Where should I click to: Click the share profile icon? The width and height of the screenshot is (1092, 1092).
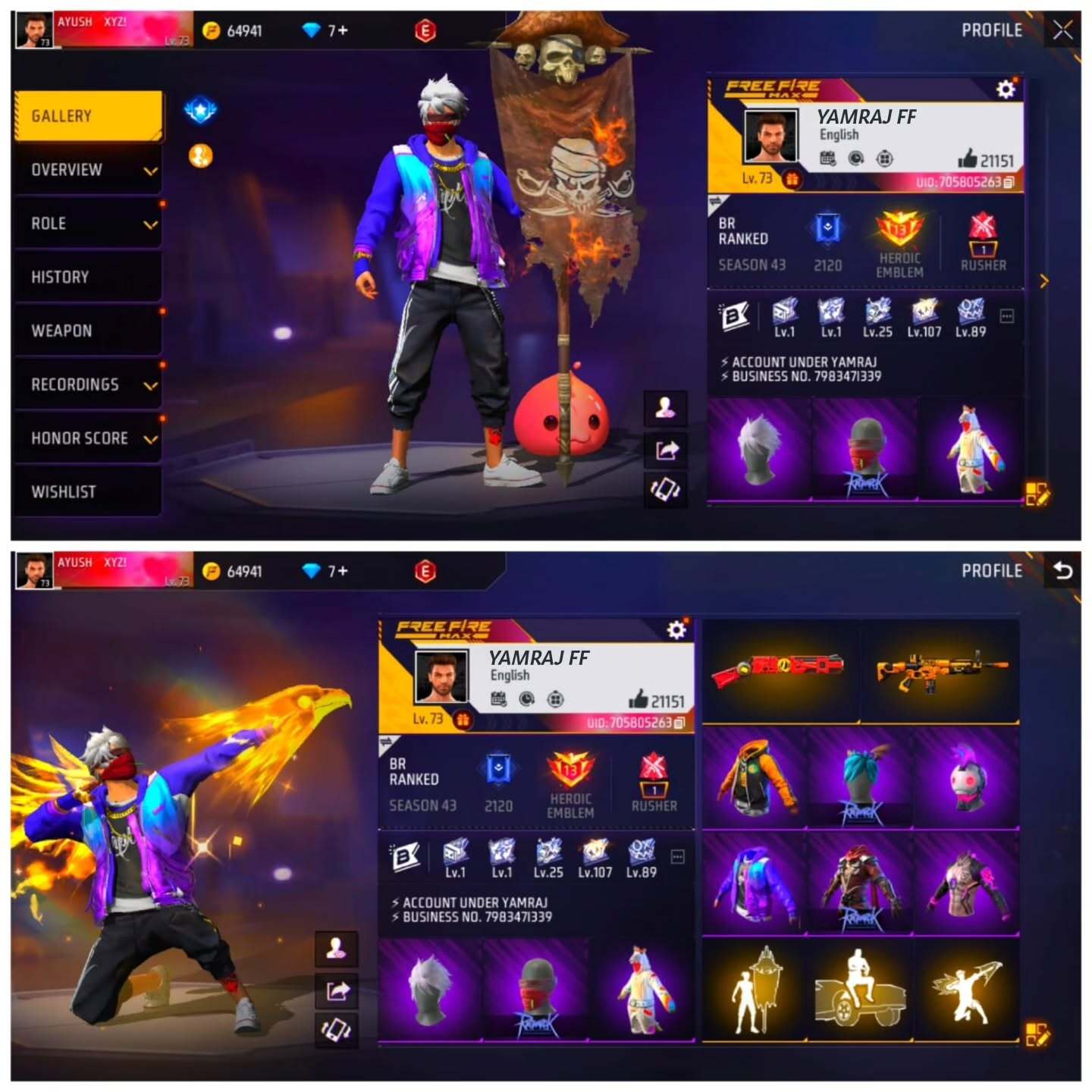pos(664,448)
